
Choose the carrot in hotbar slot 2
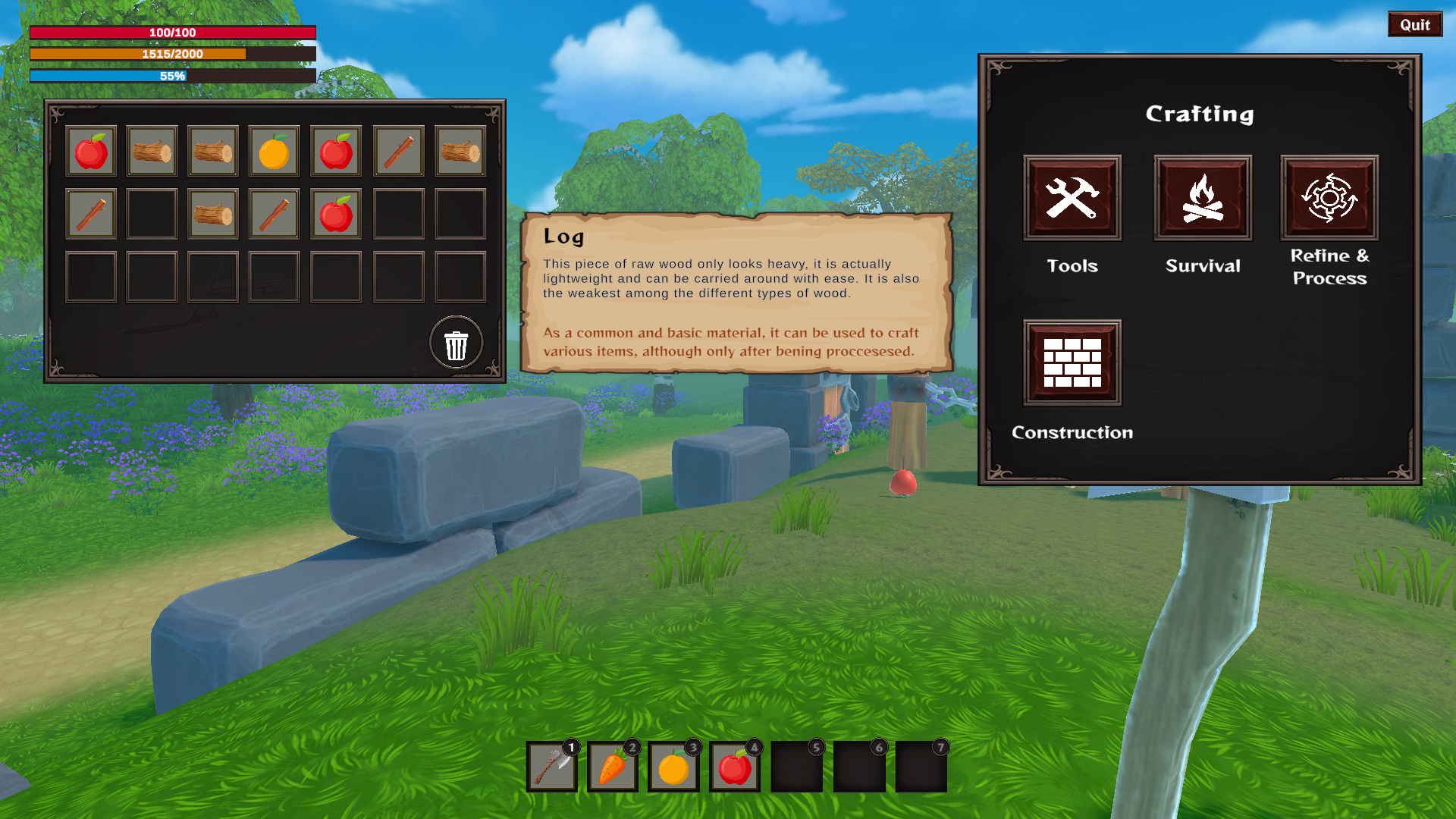(613, 767)
